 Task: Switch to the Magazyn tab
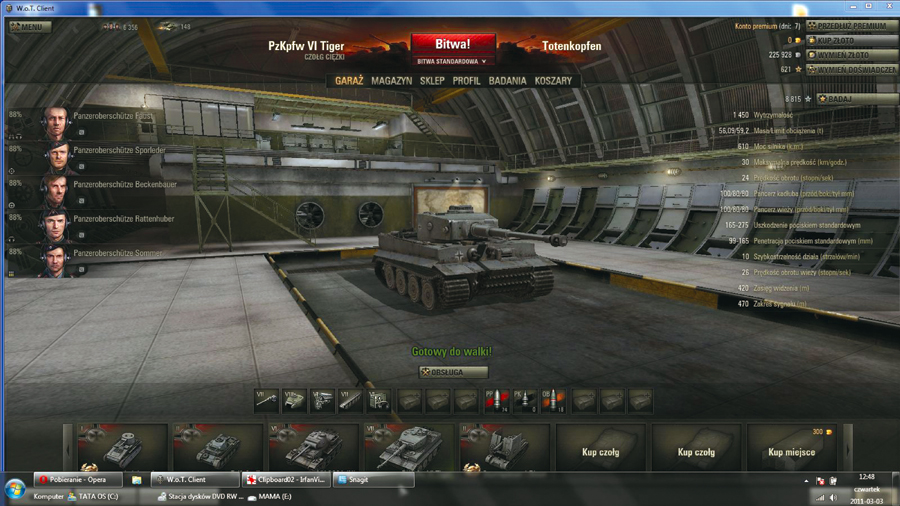coord(391,81)
